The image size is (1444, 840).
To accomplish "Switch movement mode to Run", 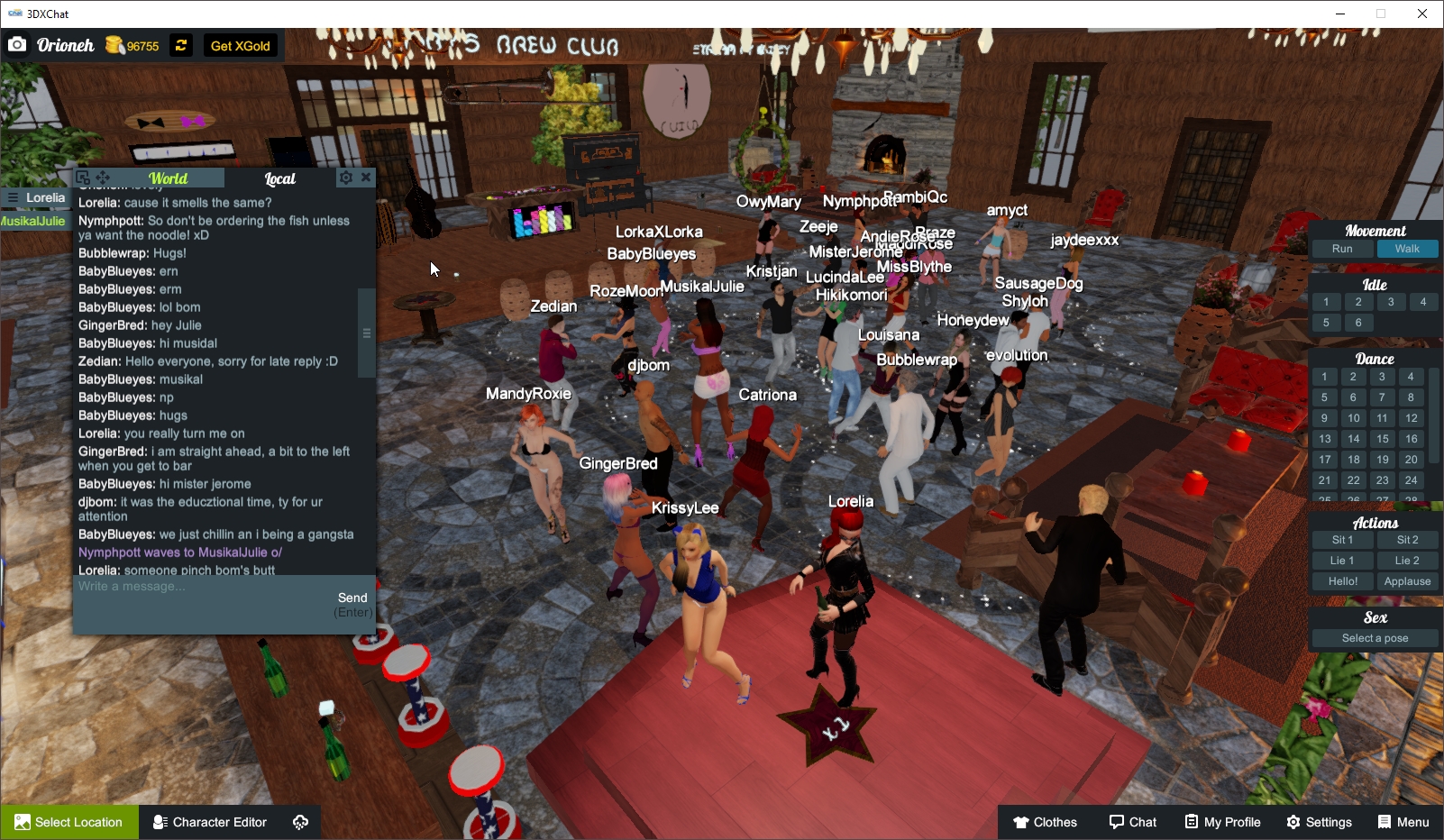I will 1341,248.
